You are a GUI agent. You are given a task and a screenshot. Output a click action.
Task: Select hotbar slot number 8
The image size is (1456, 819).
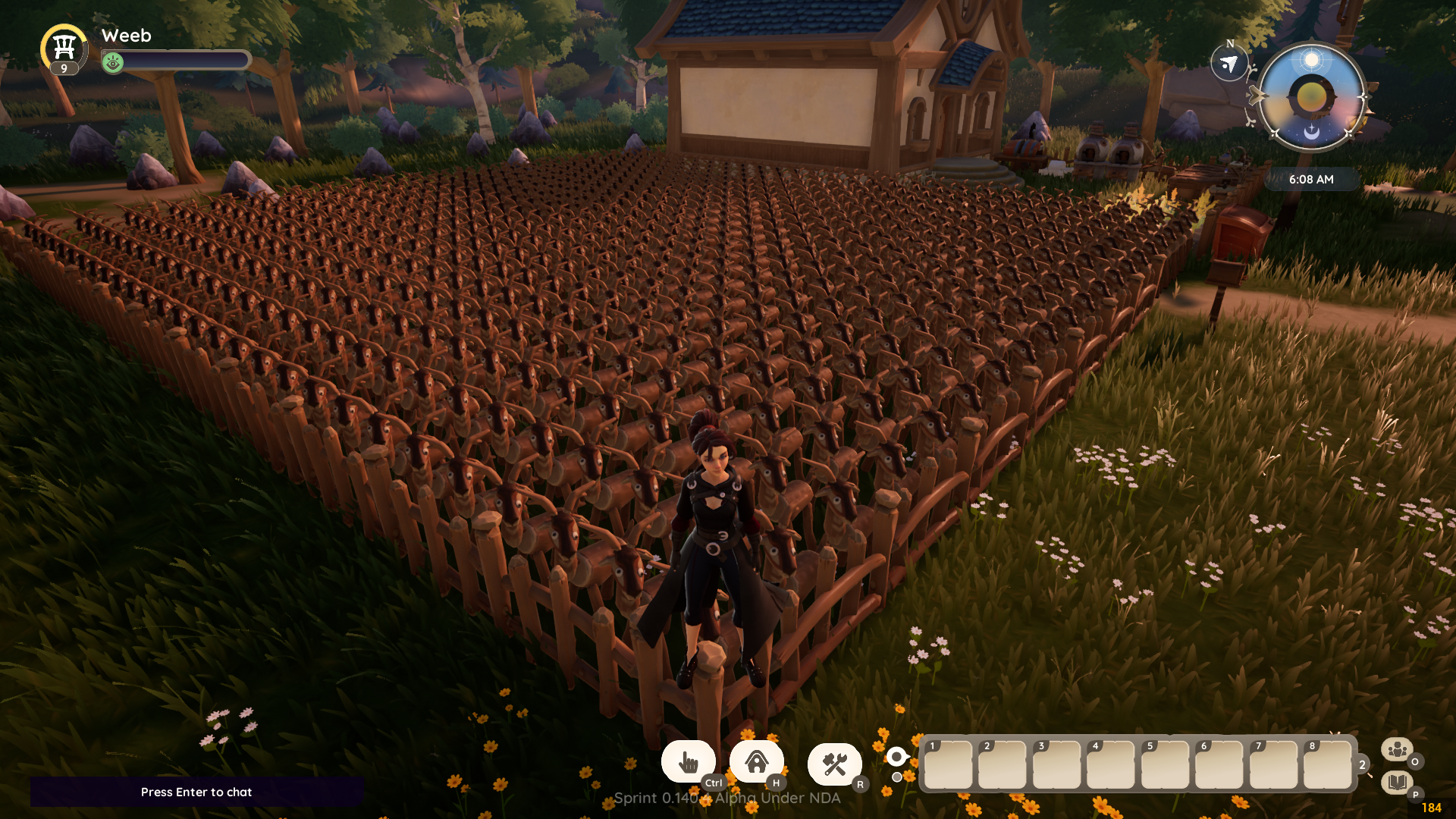[1328, 764]
